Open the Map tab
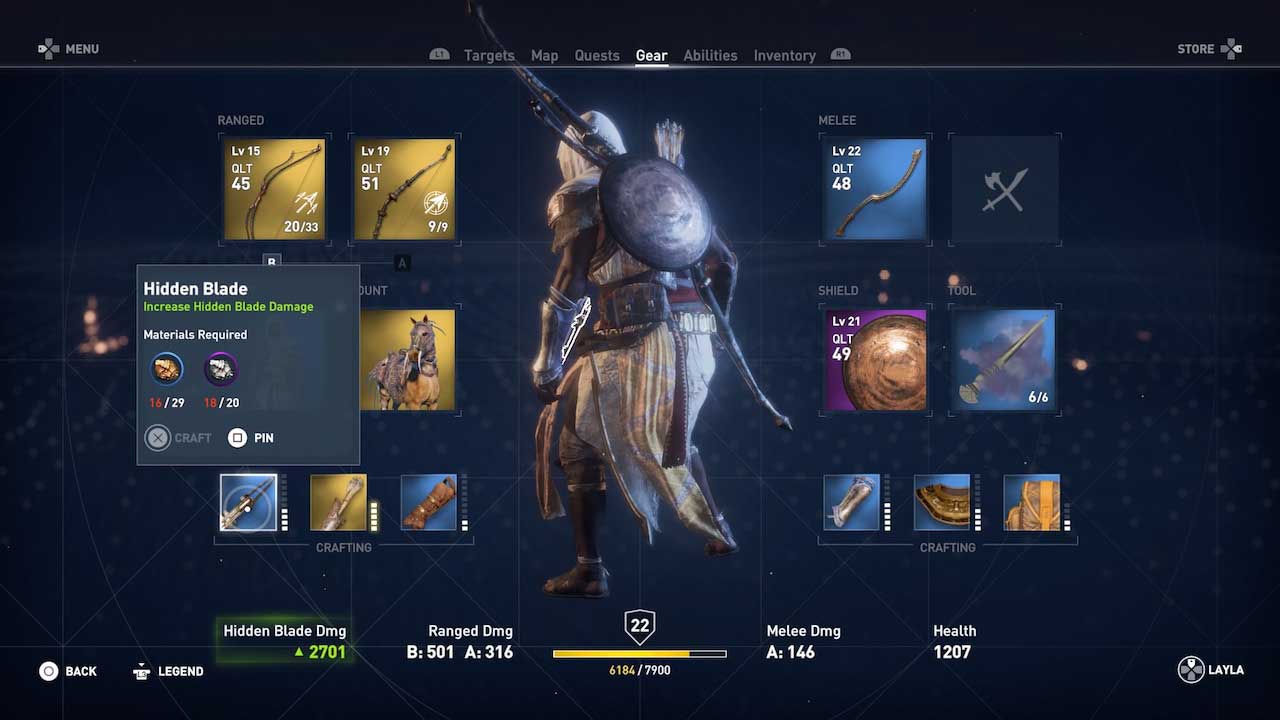Screen dimensions: 1280x720 (x=544, y=55)
